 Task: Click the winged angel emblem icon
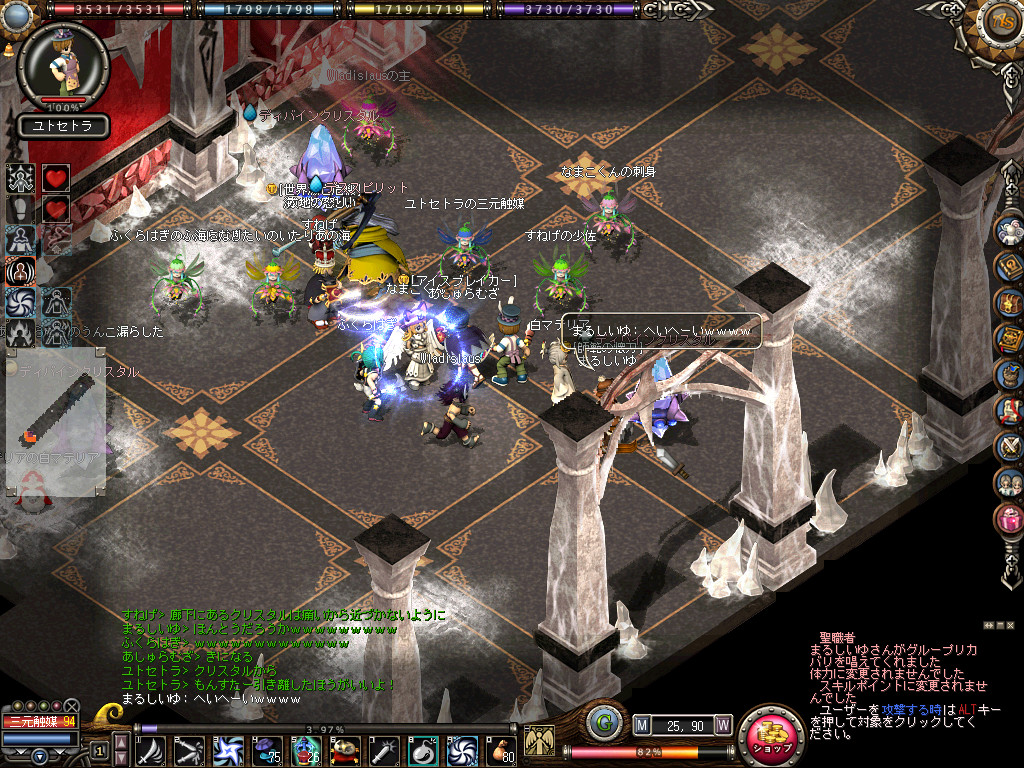(539, 741)
